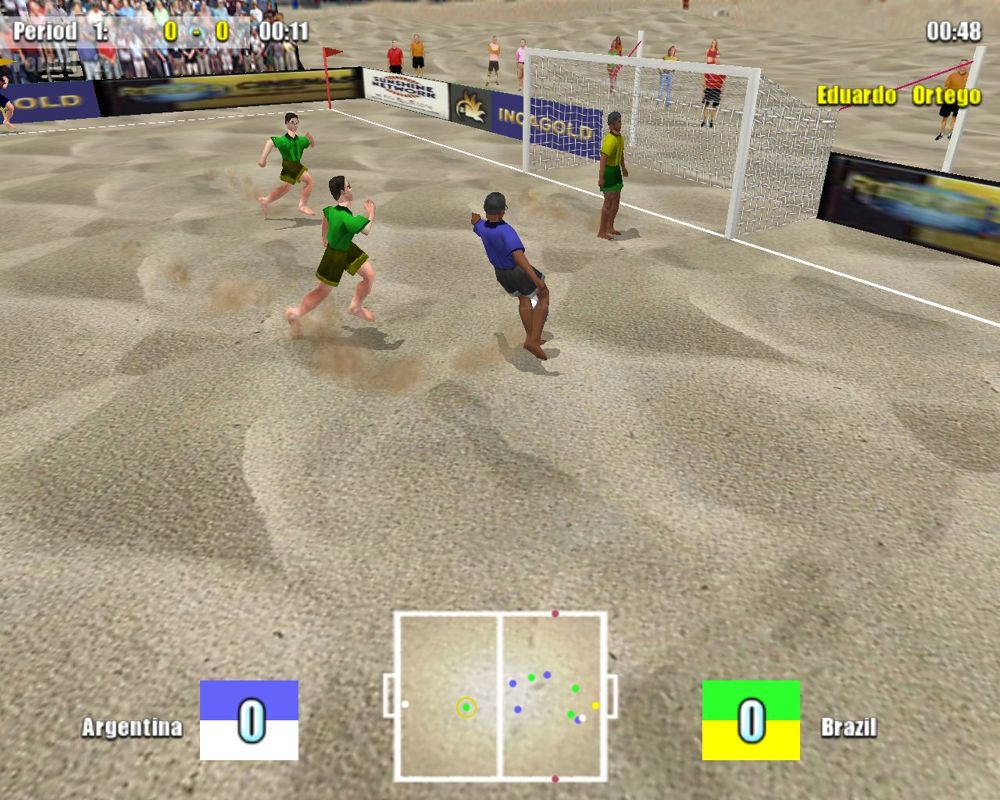This screenshot has width=1000, height=800.
Task: Click the pitch radar minimap
Action: tap(500, 695)
